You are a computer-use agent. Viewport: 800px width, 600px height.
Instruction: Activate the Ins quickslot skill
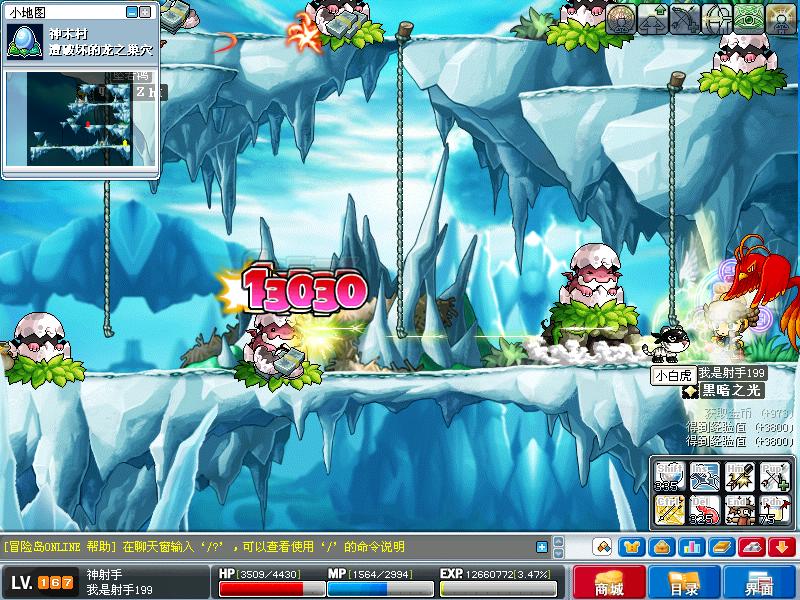703,477
